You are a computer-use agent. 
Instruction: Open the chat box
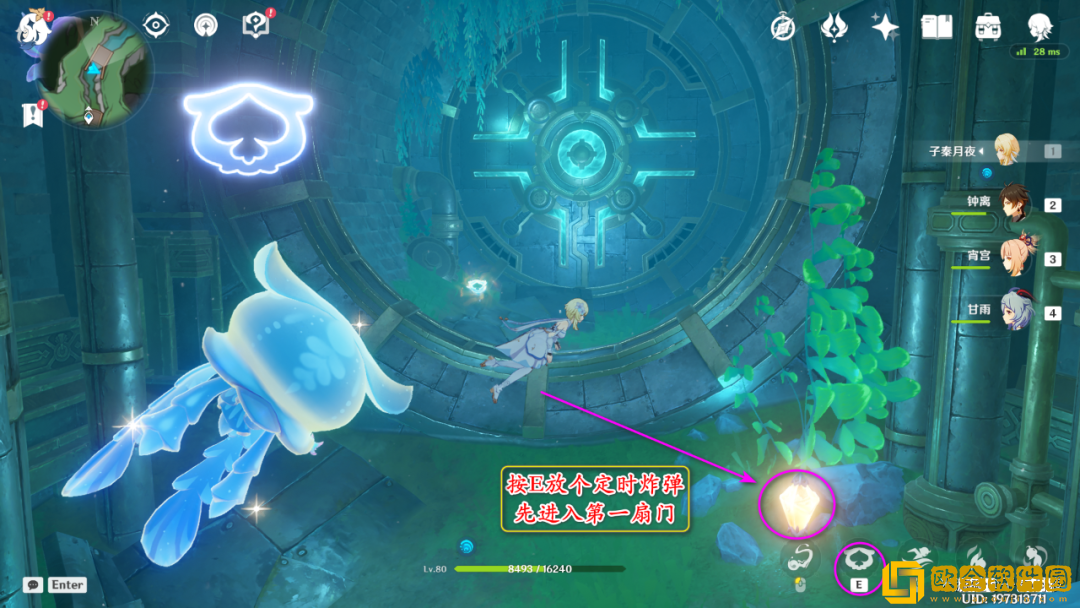(55, 584)
